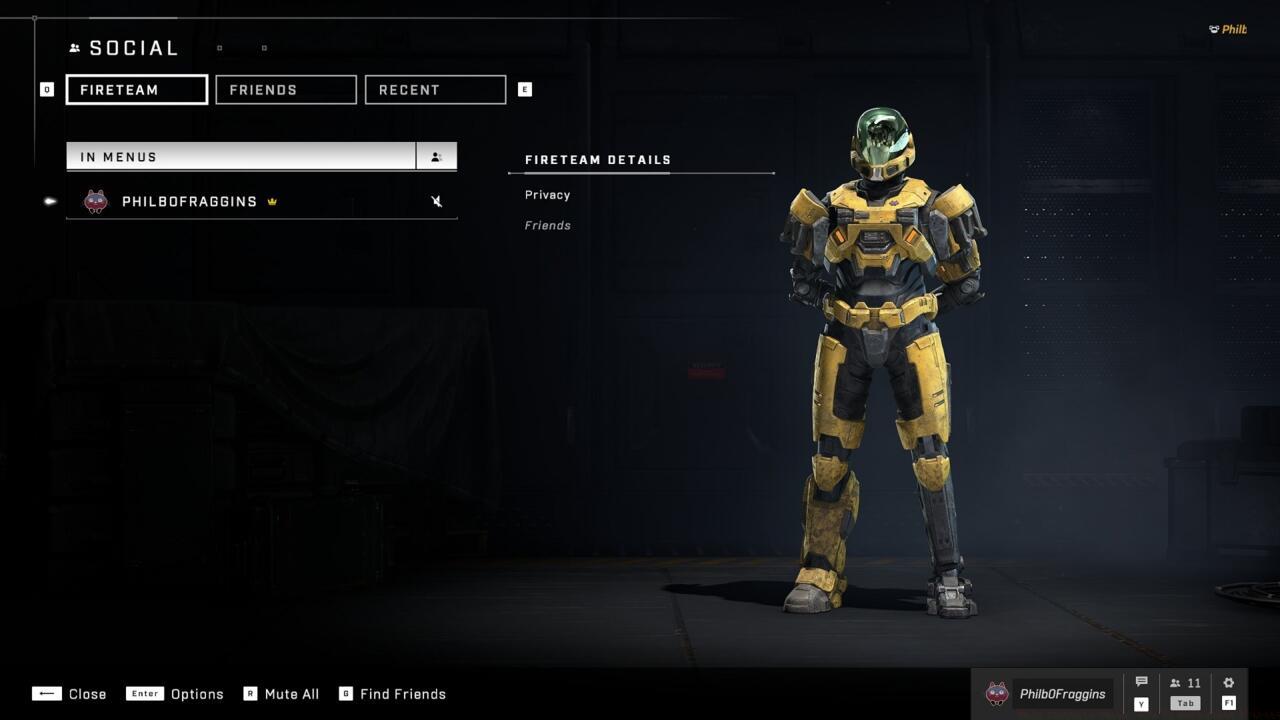Screen dimensions: 1280x720
Task: Click the players counter showing 11
Action: 1185,682
